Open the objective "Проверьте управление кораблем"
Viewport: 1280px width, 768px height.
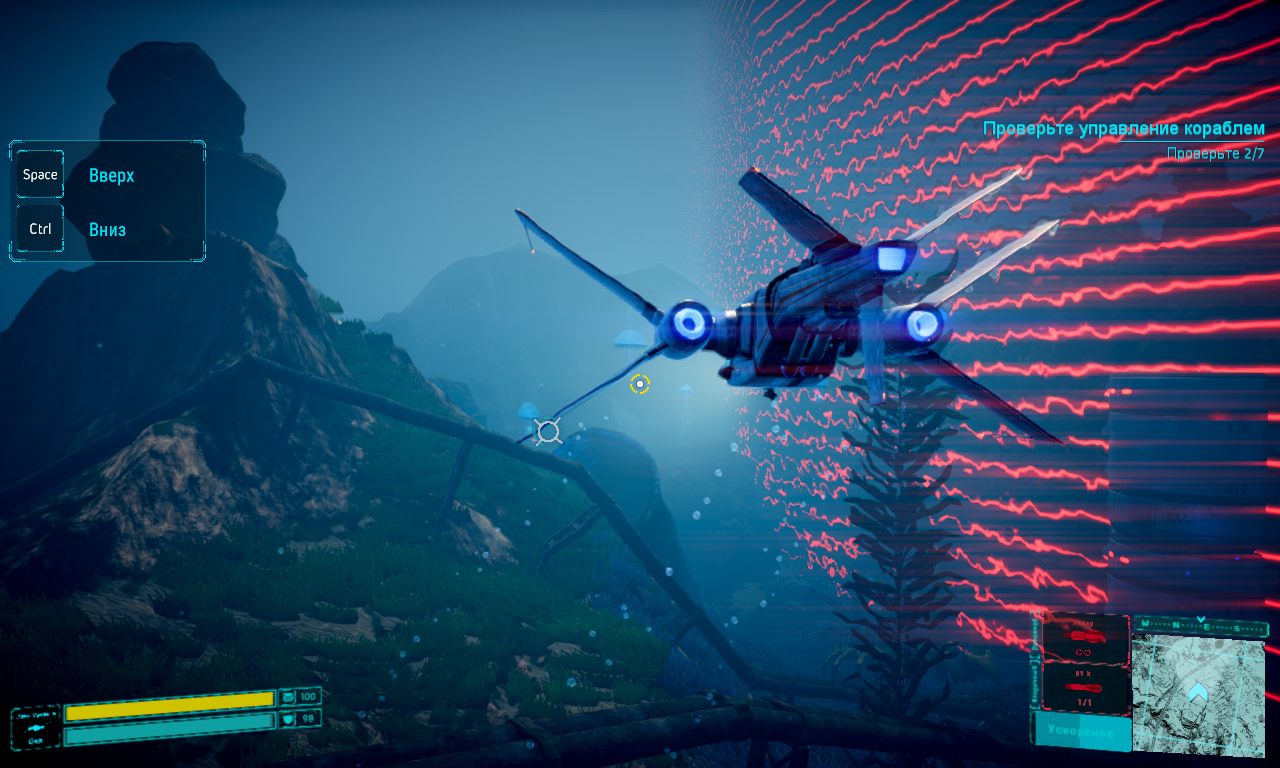[x=1123, y=129]
